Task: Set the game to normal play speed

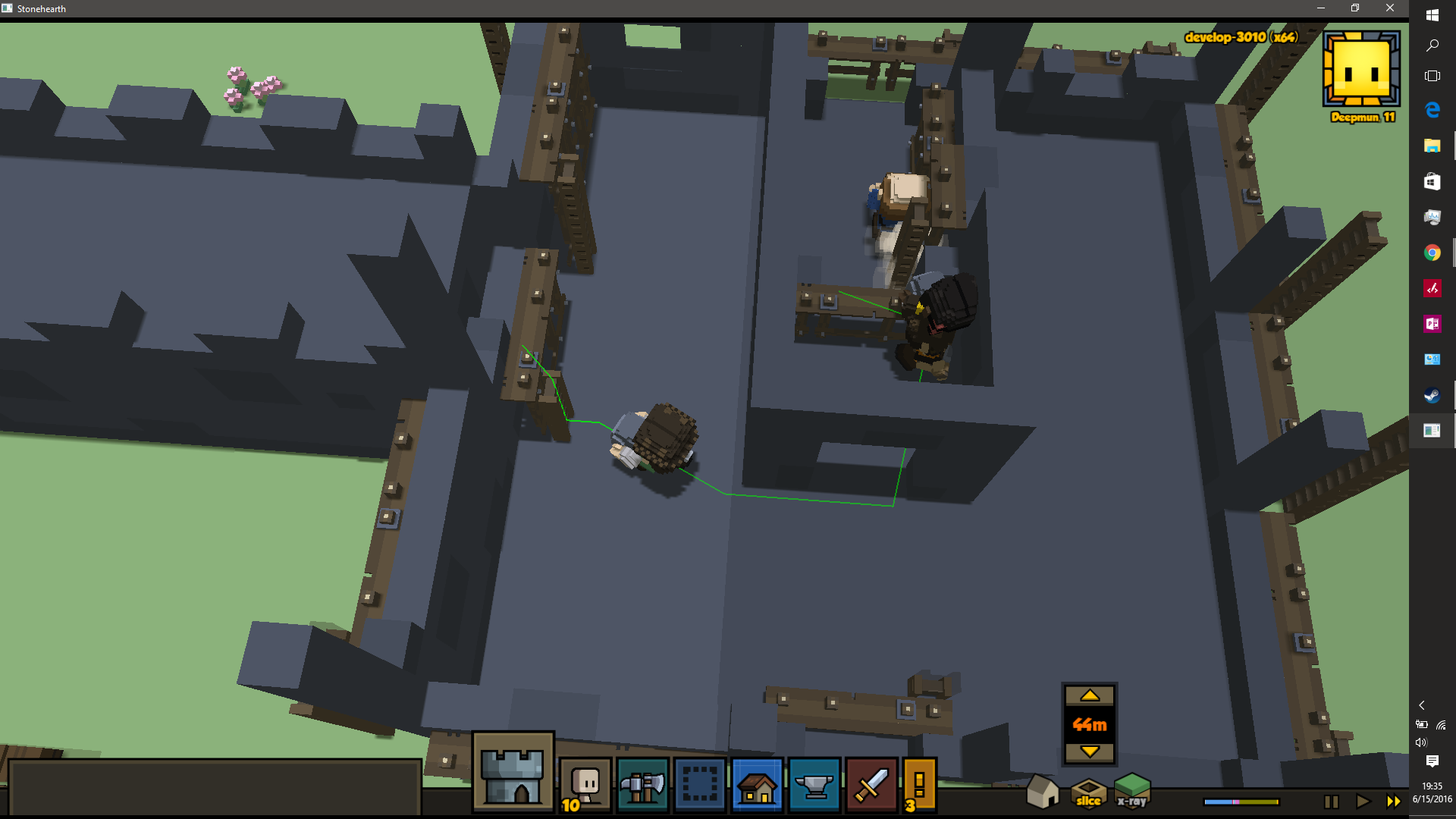Action: pos(1363,802)
